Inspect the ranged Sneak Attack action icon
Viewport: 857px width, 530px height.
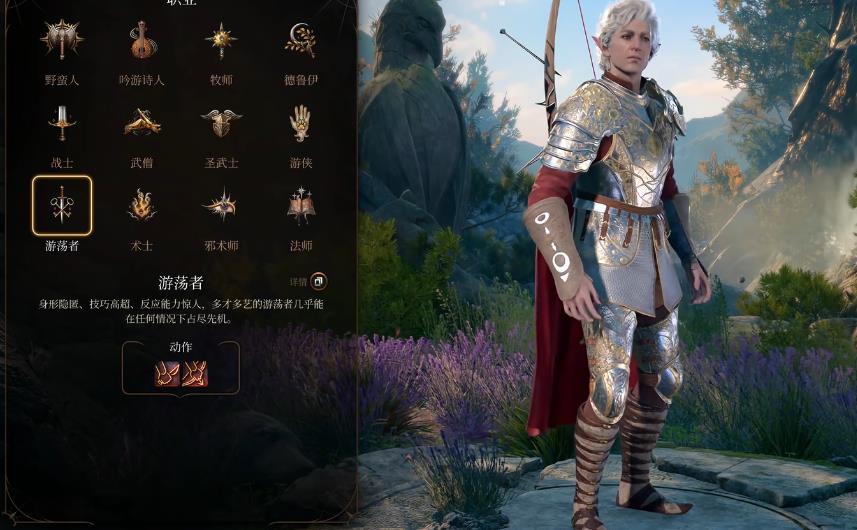[x=195, y=373]
